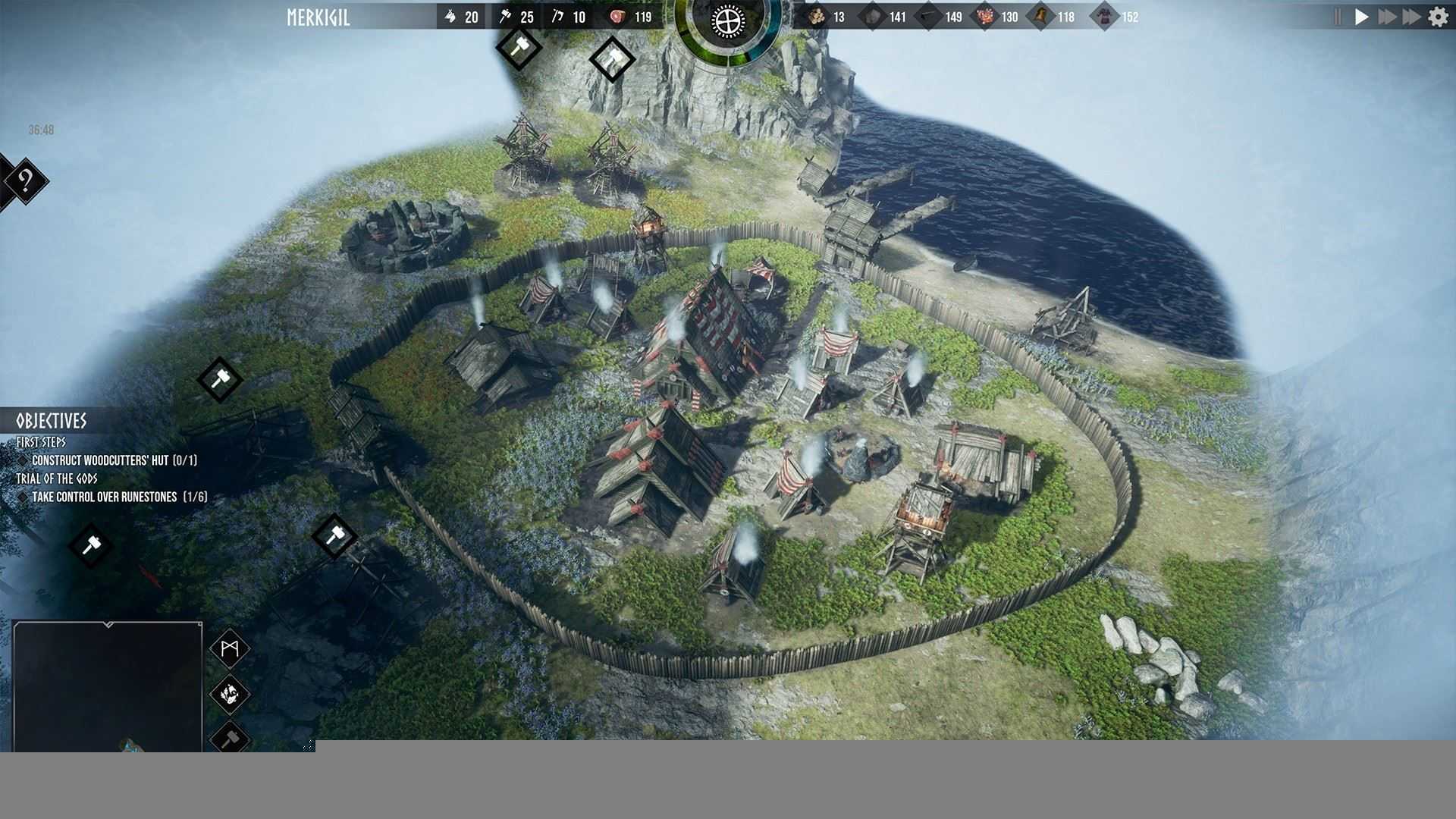Screen dimensions: 1456x819
Task: Click the central sun wheel clock dial
Action: tap(726, 21)
